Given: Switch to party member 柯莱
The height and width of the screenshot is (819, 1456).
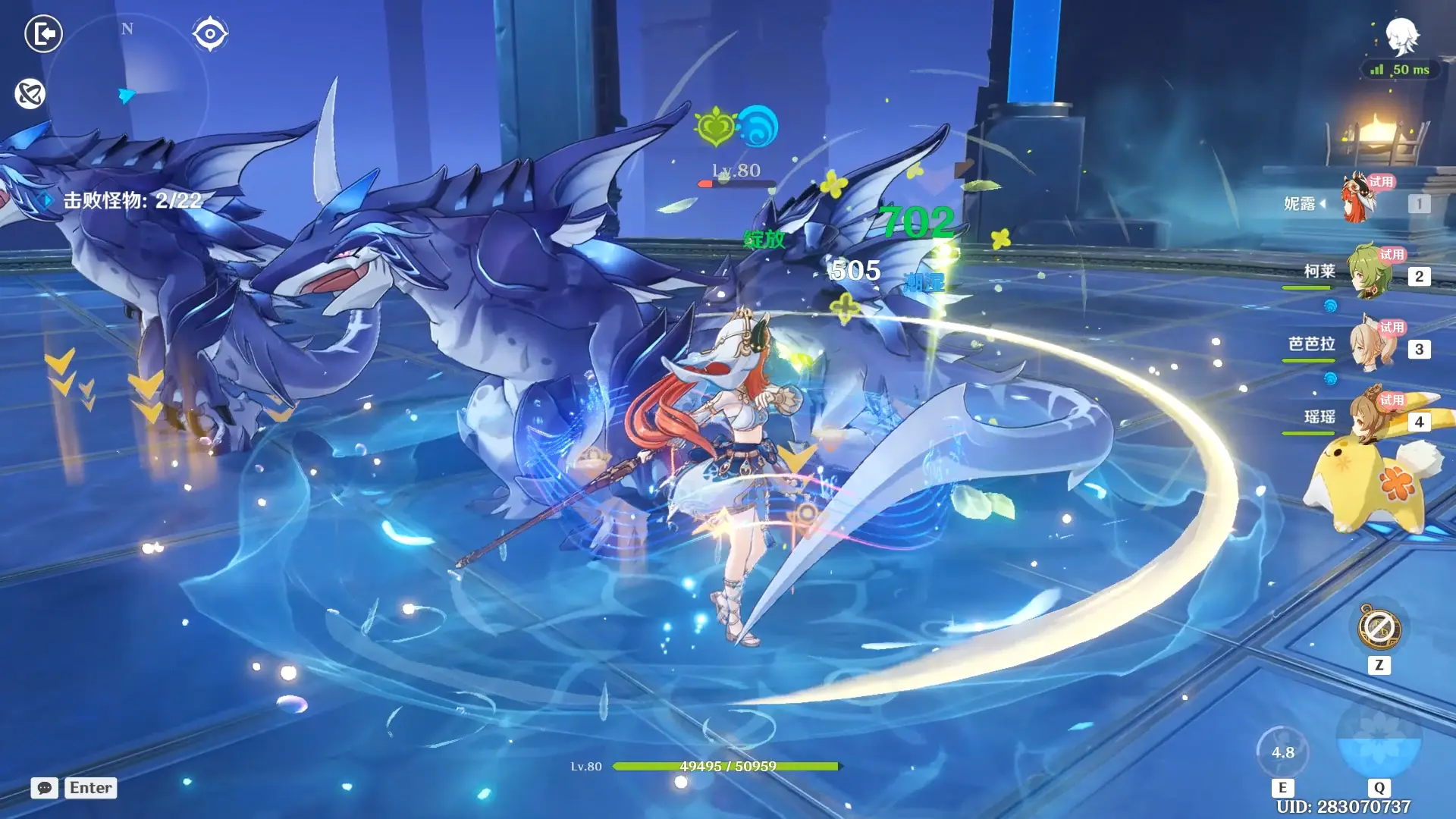Looking at the screenshot, I should (x=1370, y=272).
